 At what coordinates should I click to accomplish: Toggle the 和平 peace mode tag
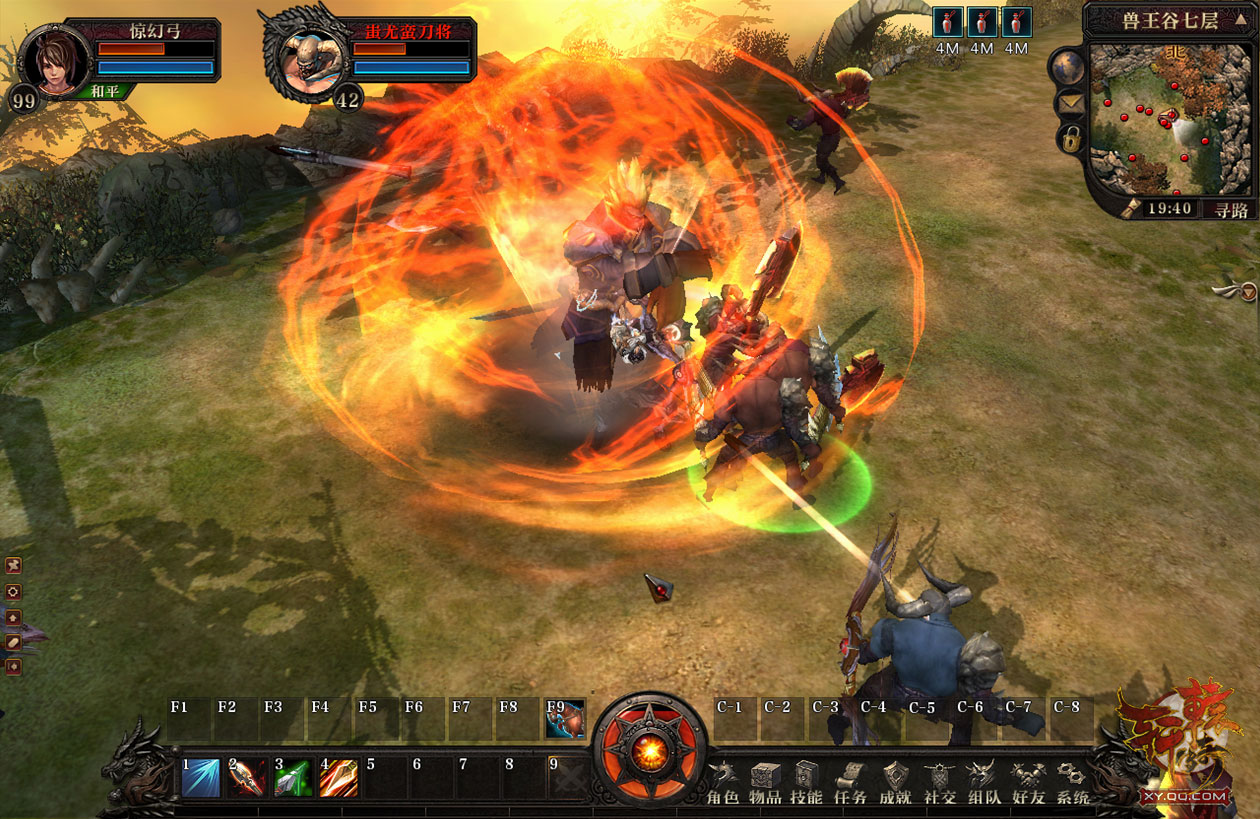click(104, 91)
